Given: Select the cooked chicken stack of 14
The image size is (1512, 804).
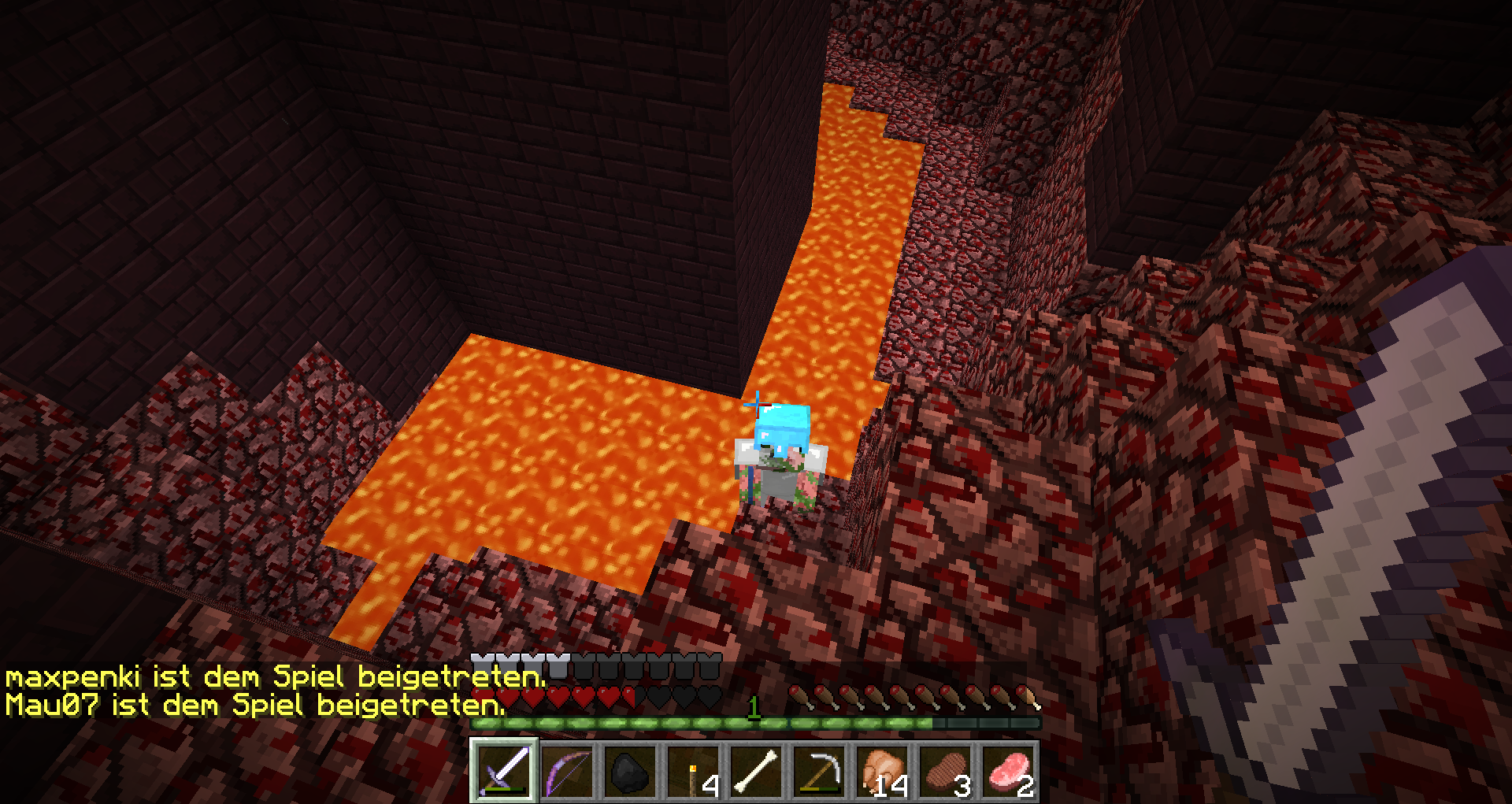Looking at the screenshot, I should 882,771.
